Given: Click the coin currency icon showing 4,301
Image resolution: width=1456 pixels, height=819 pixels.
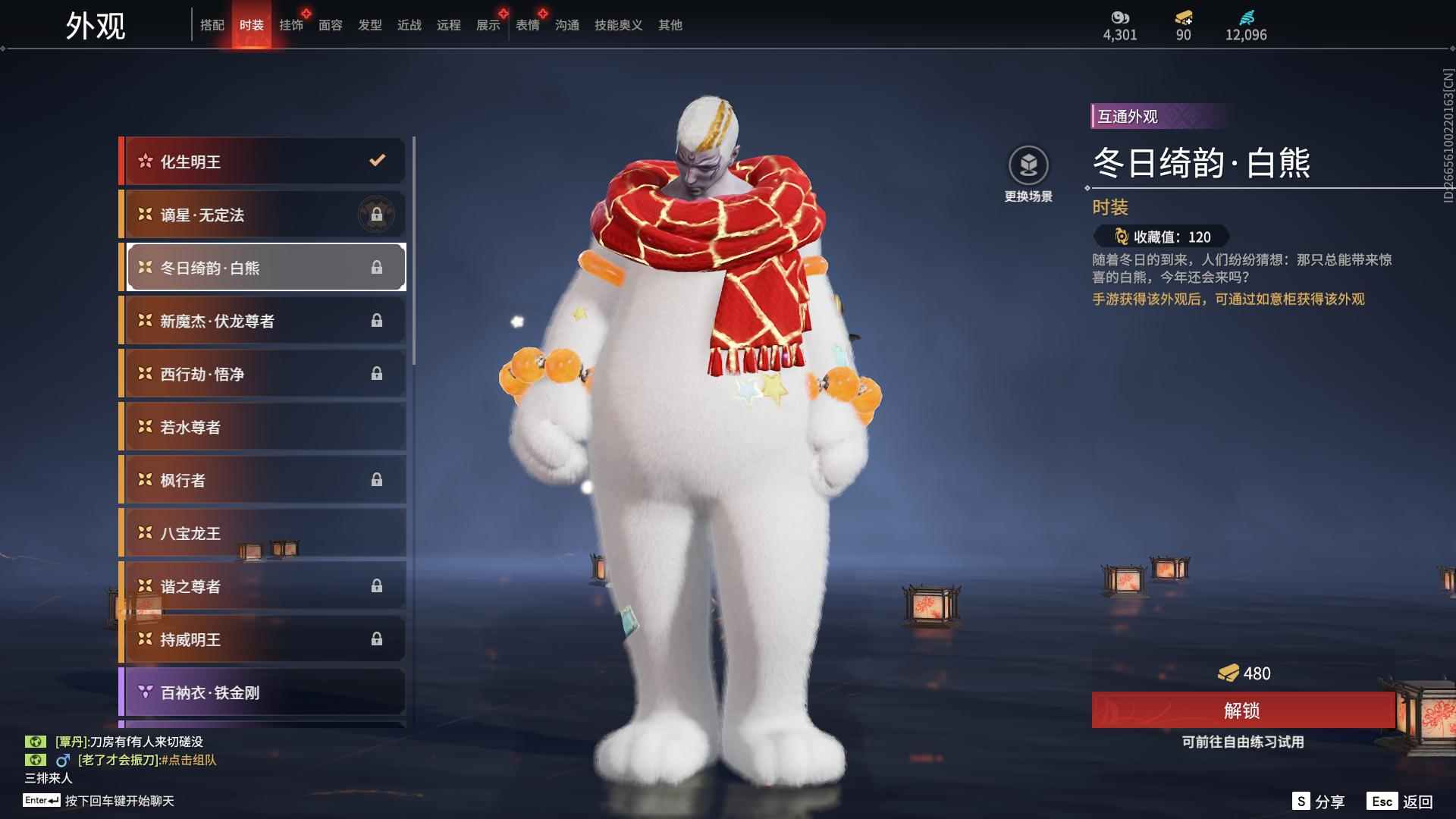Looking at the screenshot, I should tap(1120, 18).
